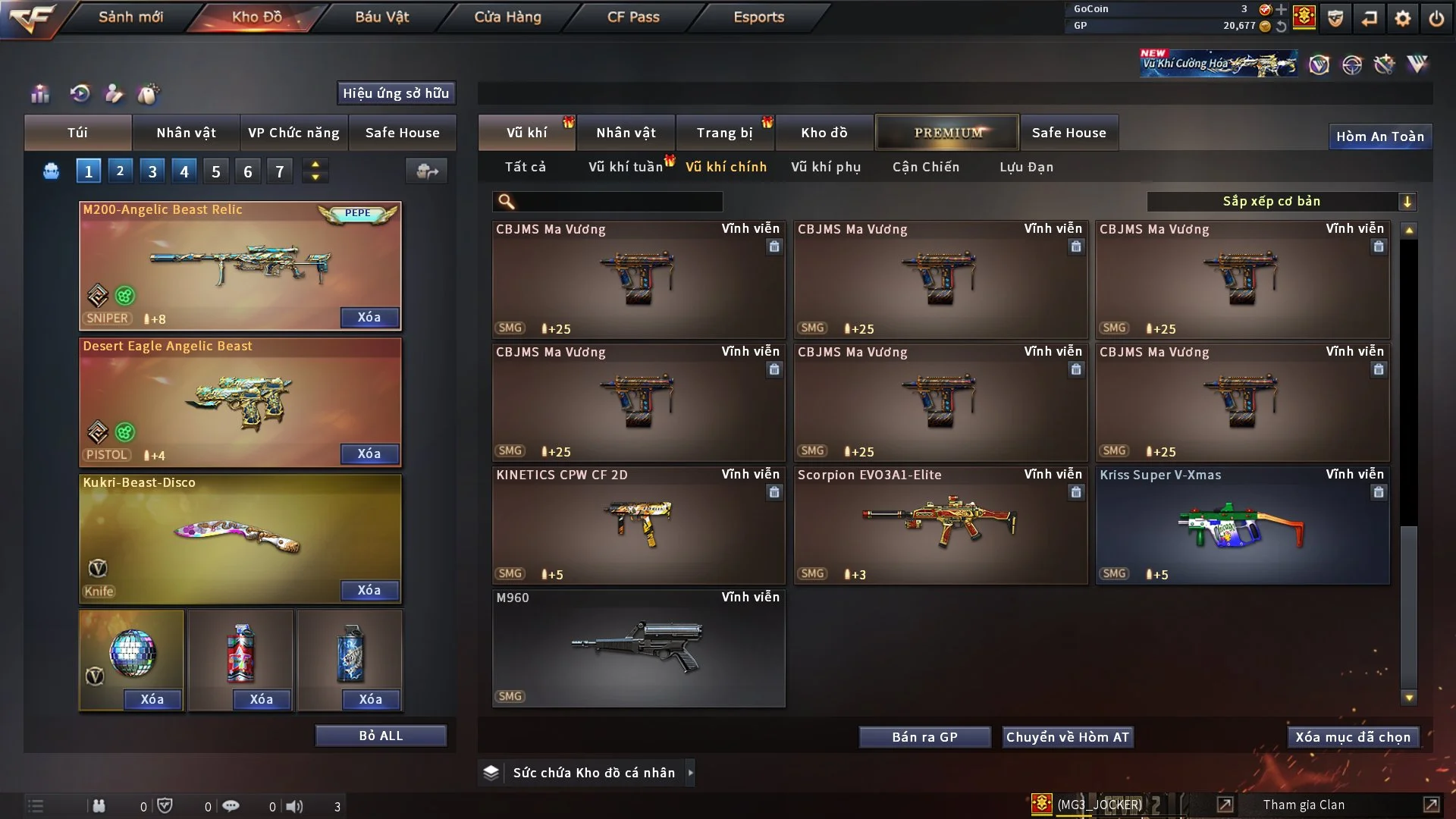Click the Bỏ ALL button
This screenshot has height=819, width=1456.
coord(381,736)
